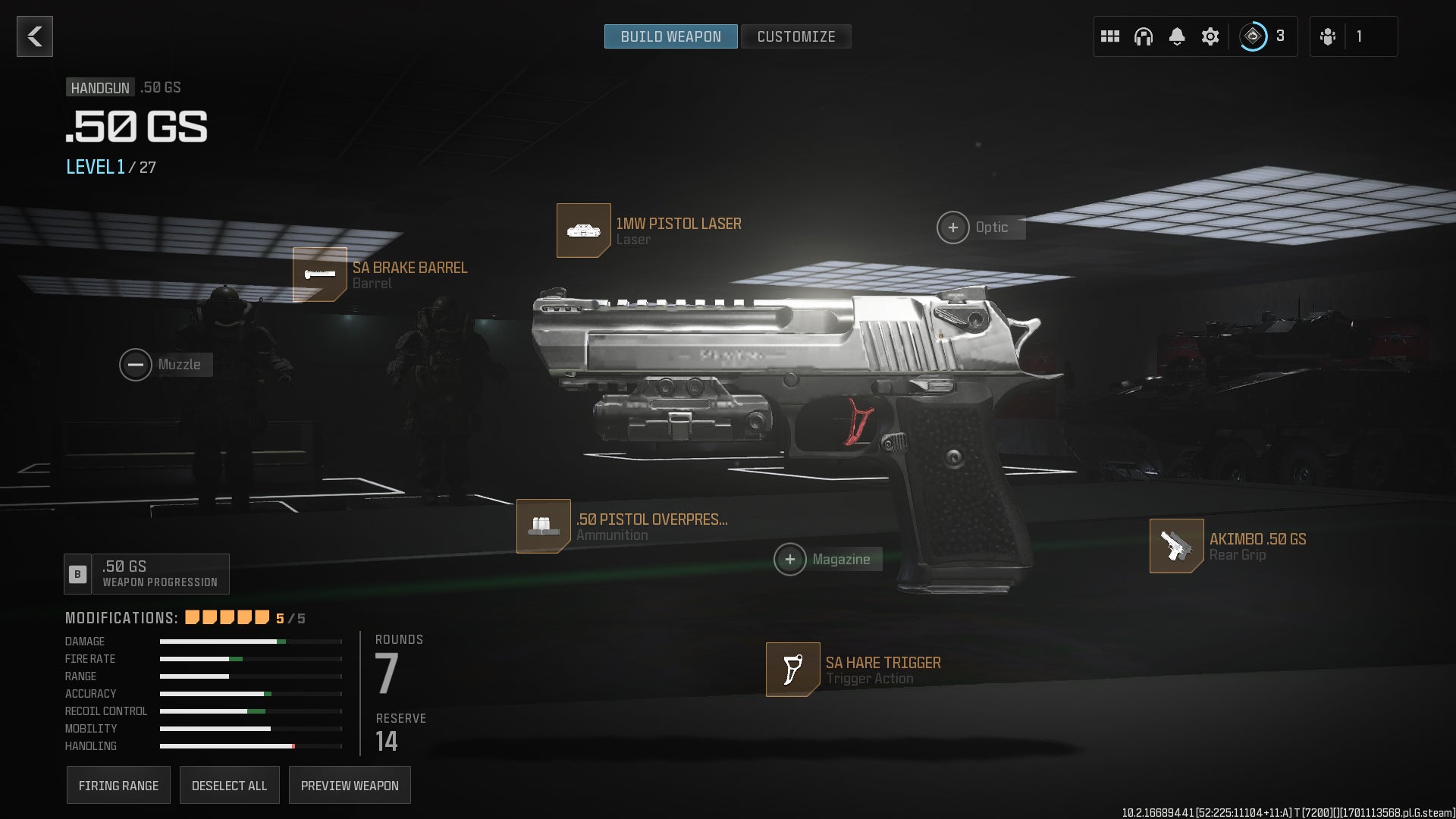Open the social panel showing 1 player
This screenshot has width=1456, height=819.
[1353, 36]
